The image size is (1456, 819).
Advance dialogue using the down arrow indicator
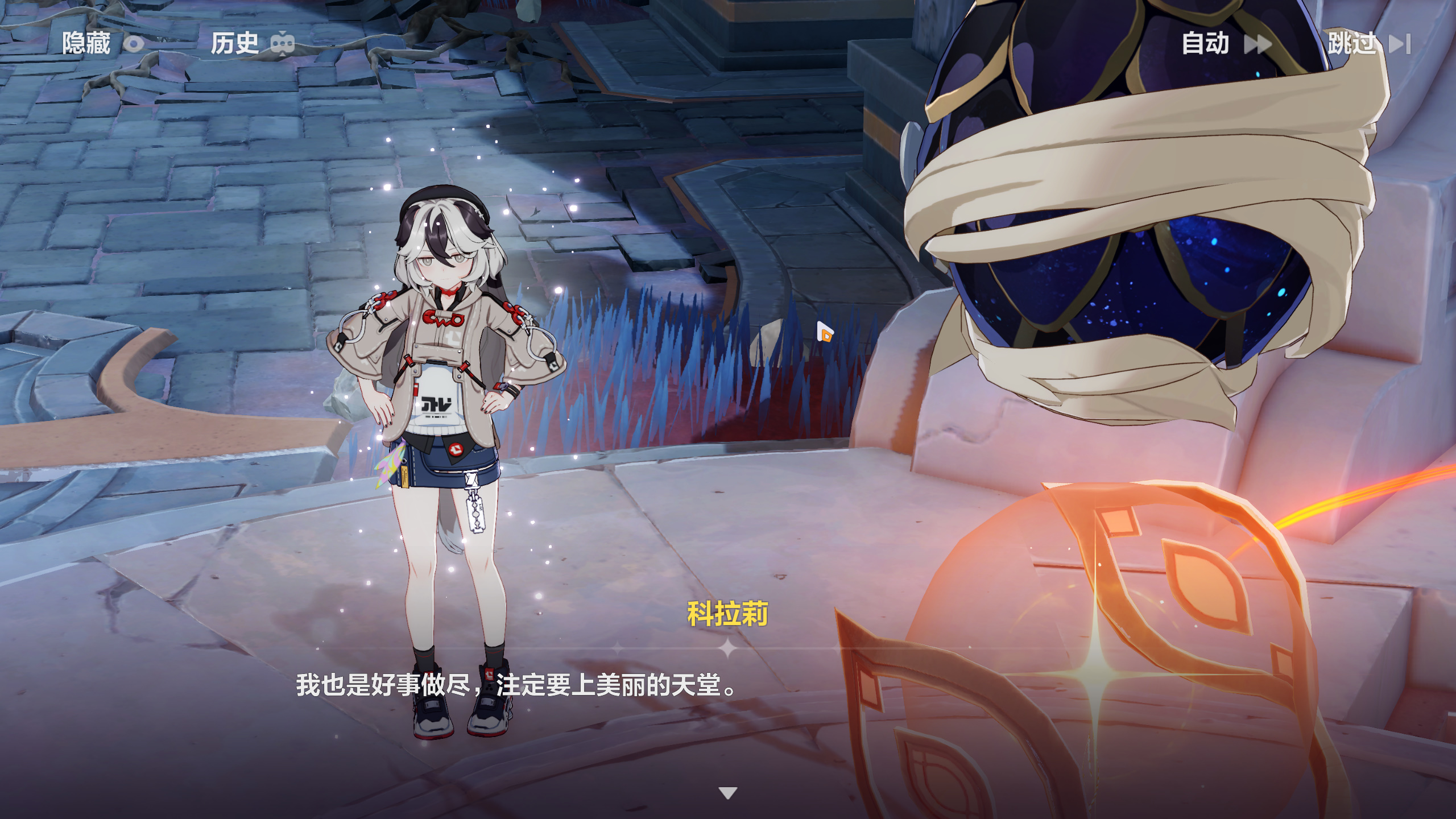pos(727,792)
